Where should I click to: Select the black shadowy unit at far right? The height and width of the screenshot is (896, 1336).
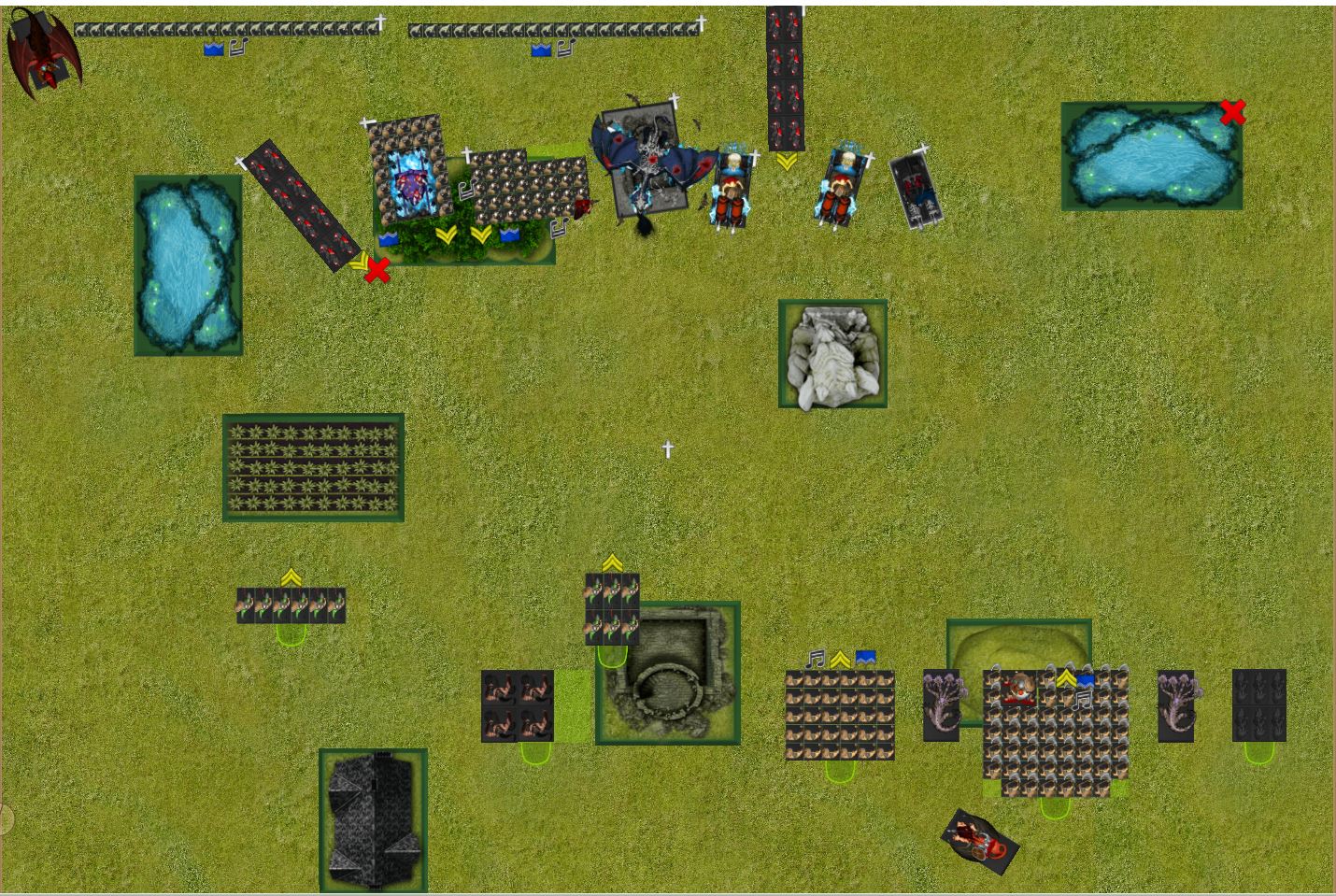point(1258,704)
